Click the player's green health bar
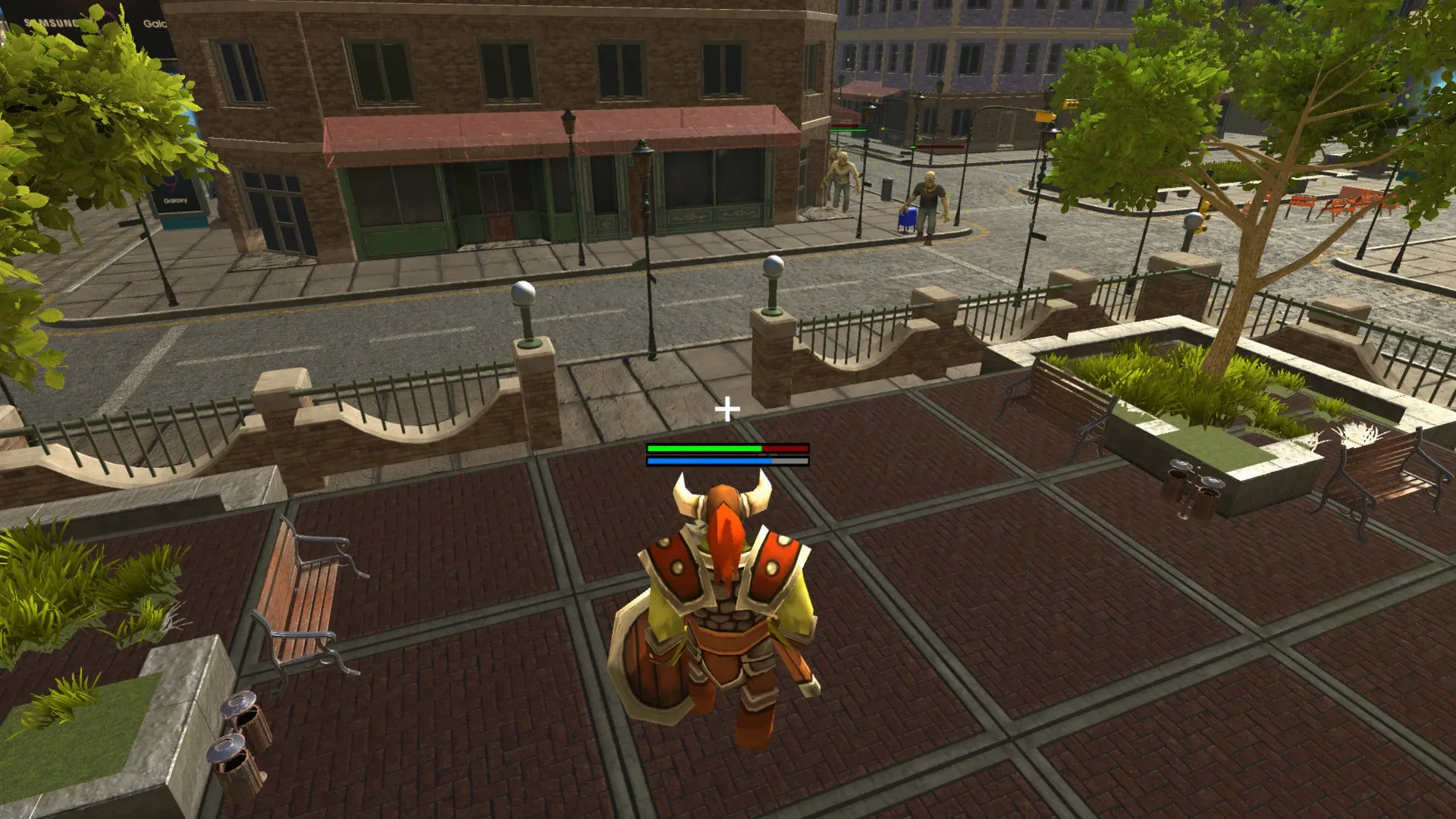Viewport: 1456px width, 819px height. coord(701,449)
